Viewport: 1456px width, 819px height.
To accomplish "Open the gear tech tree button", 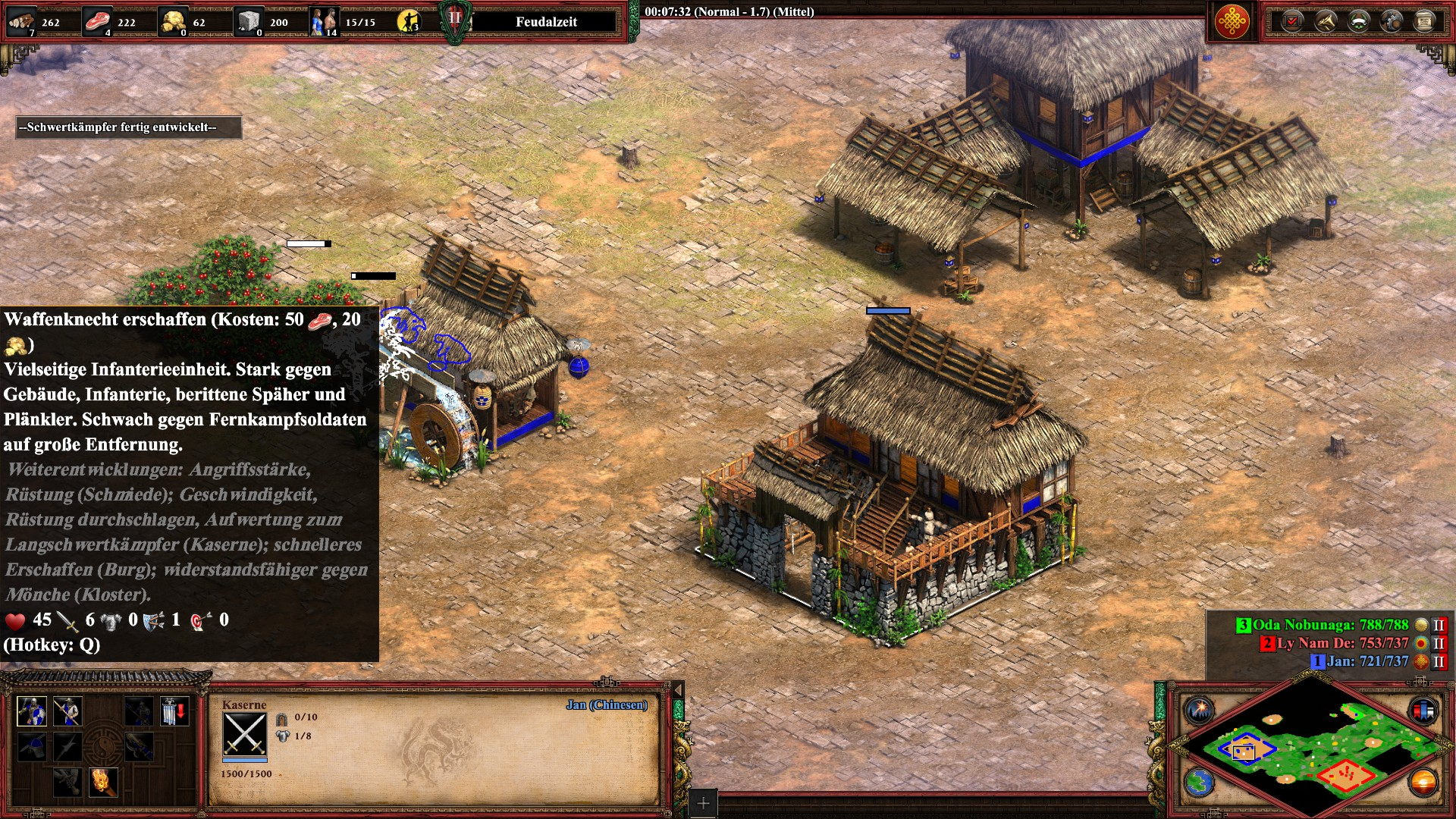I will click(x=1392, y=21).
